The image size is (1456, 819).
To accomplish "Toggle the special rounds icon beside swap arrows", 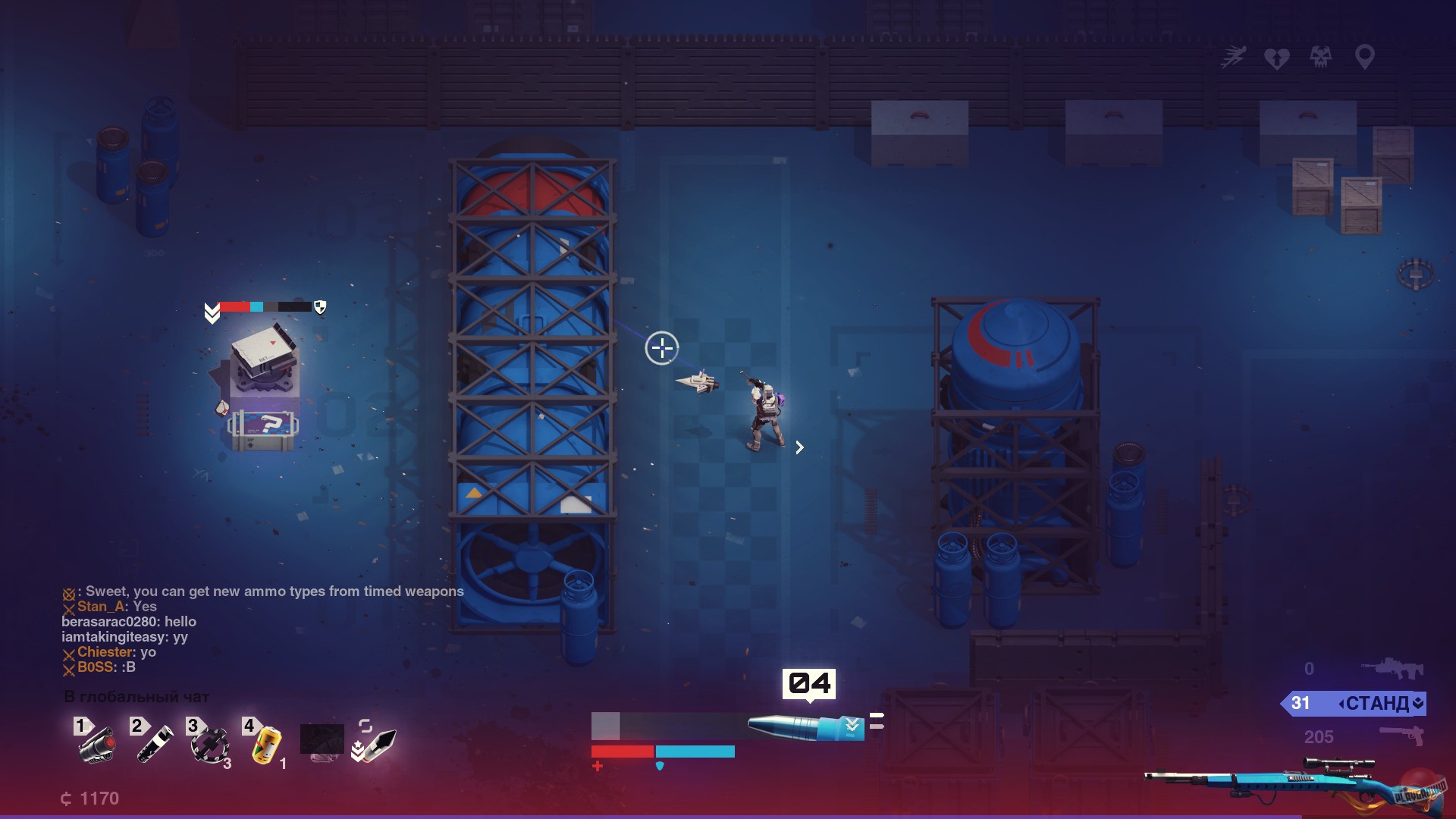I will tap(358, 749).
